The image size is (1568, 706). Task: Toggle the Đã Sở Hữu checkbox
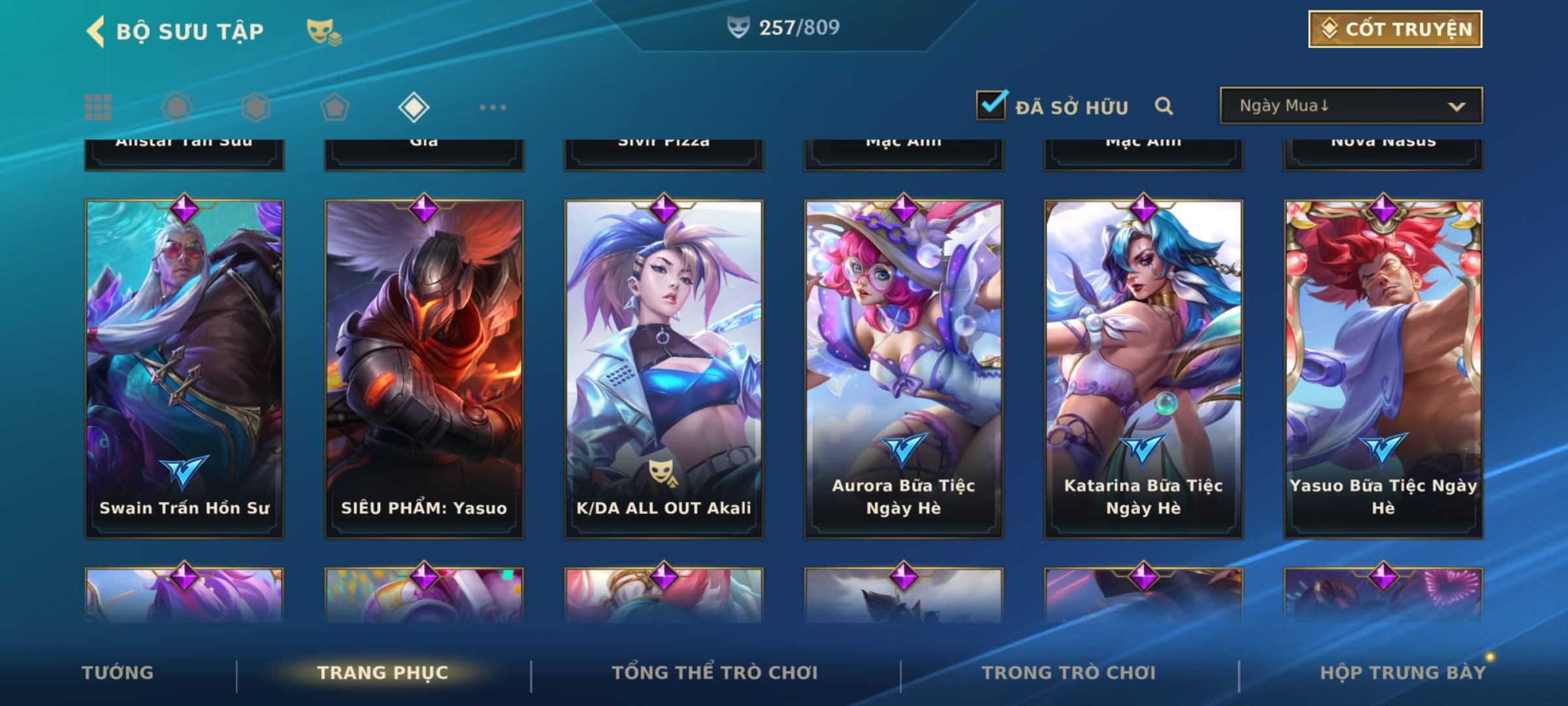click(991, 105)
